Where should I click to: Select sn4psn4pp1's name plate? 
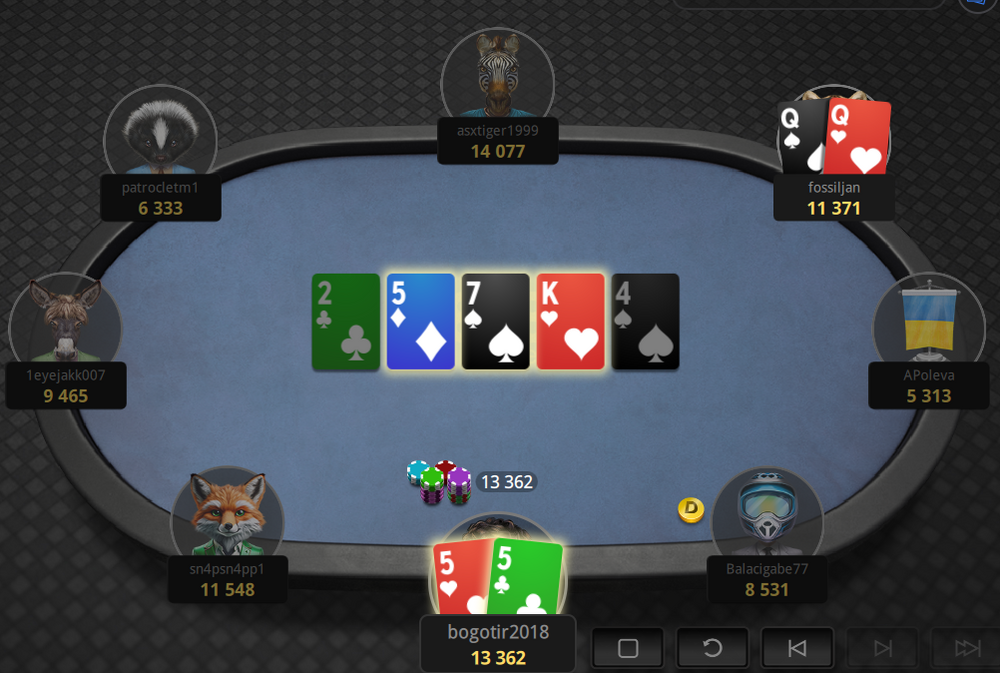227,579
